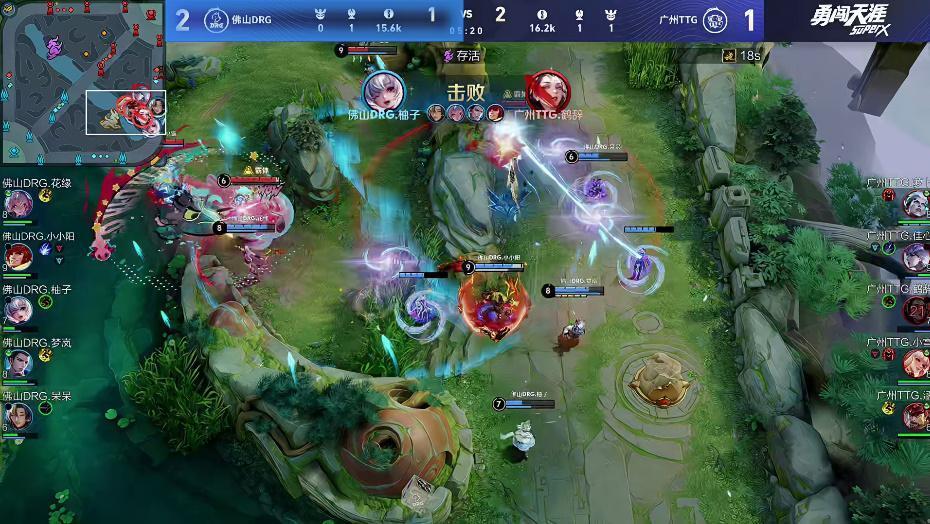
Task: Select player 佛山DRG.小小阳 portrait
Action: tap(19, 257)
